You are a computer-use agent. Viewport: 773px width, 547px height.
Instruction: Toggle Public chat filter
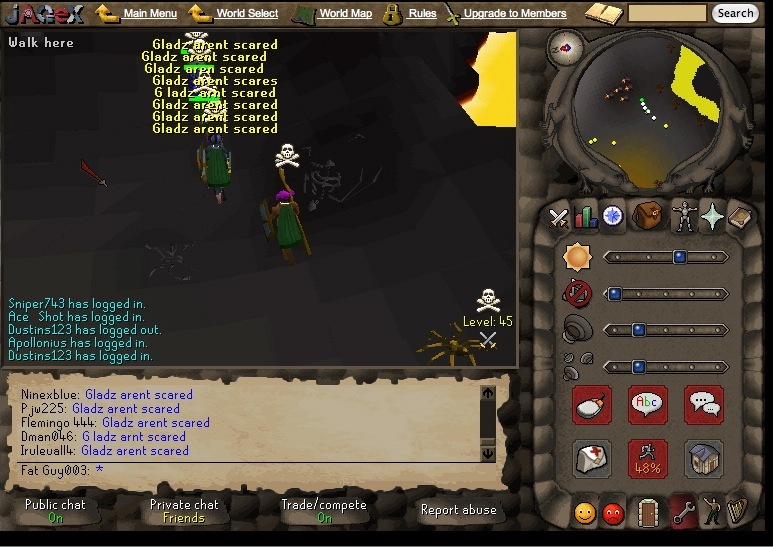point(55,511)
